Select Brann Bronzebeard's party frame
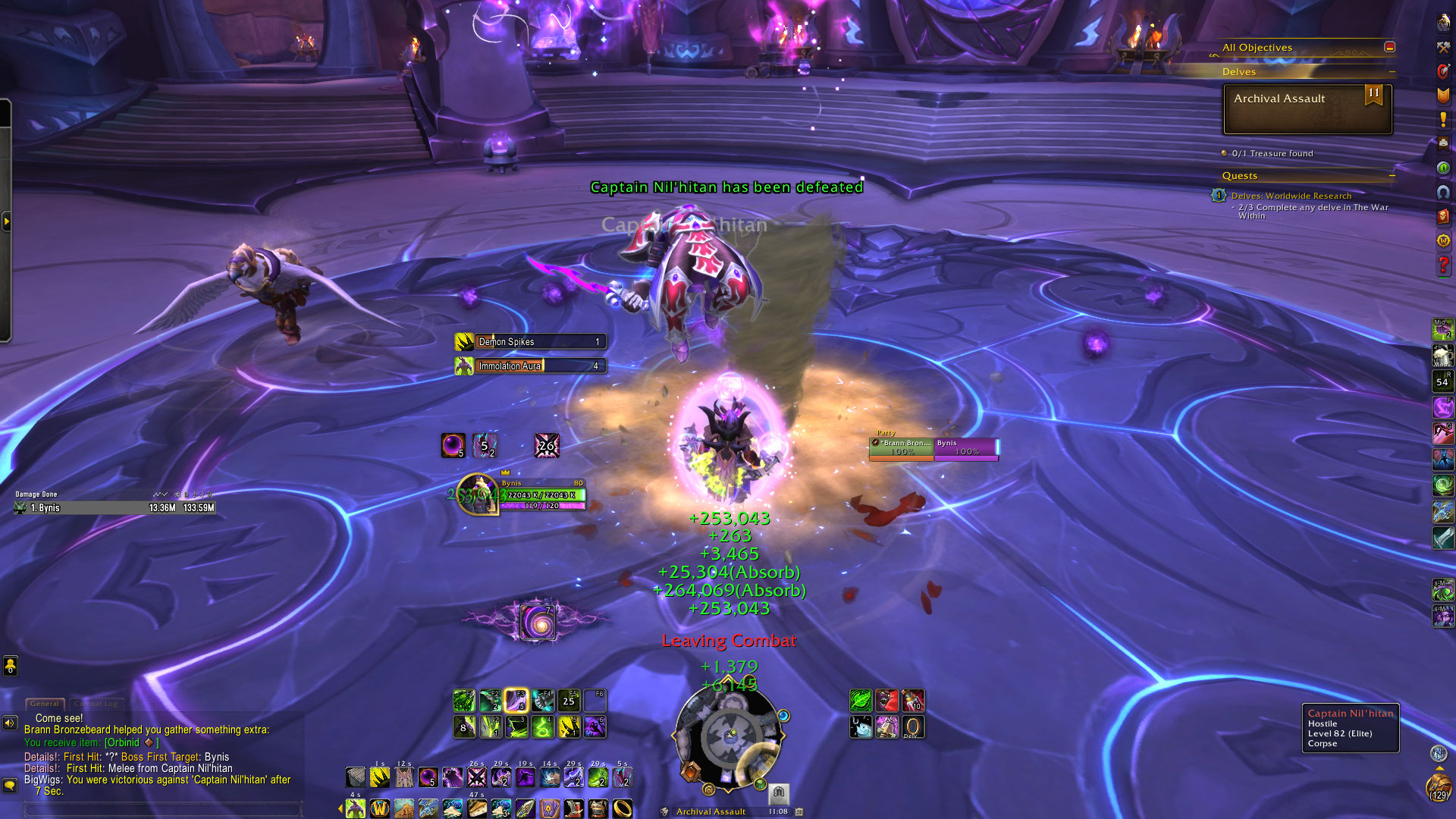 point(902,448)
